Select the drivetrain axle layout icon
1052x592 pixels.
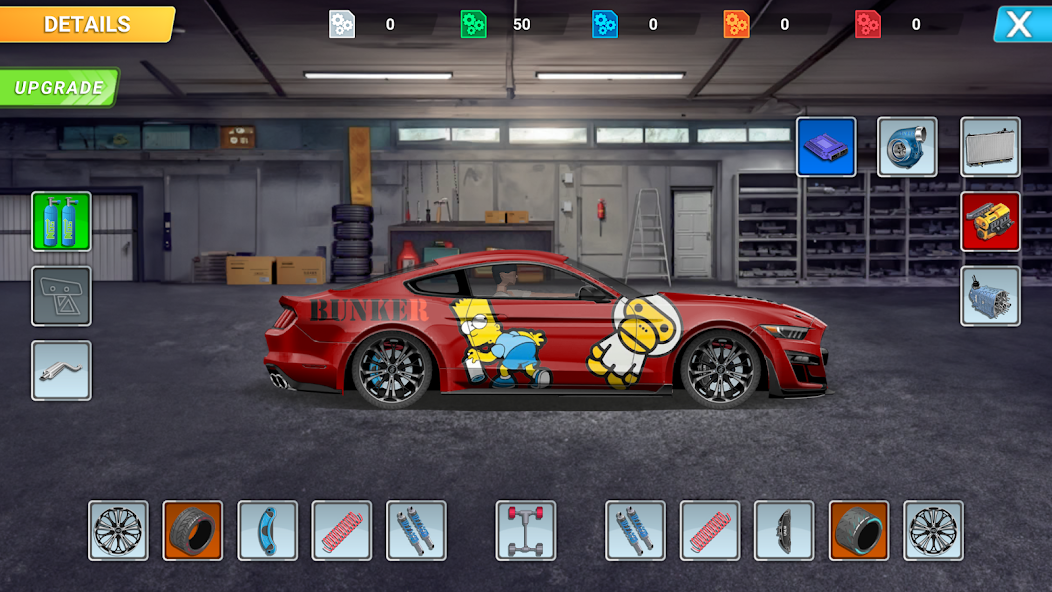click(526, 530)
